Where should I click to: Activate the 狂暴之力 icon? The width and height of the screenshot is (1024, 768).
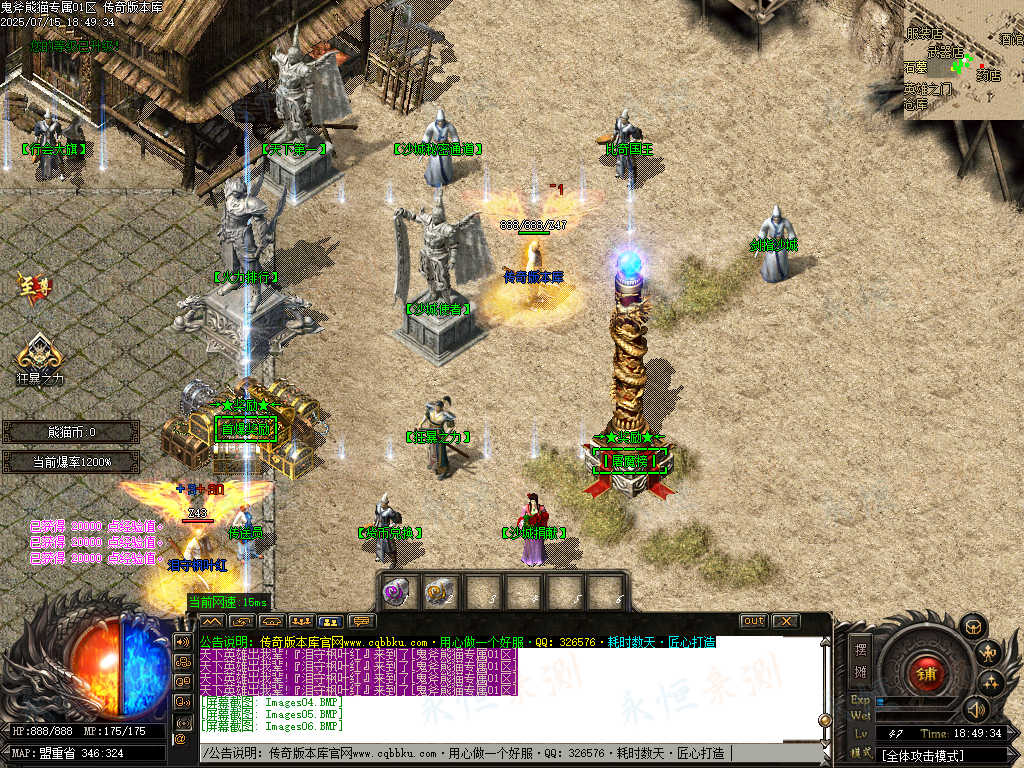(x=38, y=355)
